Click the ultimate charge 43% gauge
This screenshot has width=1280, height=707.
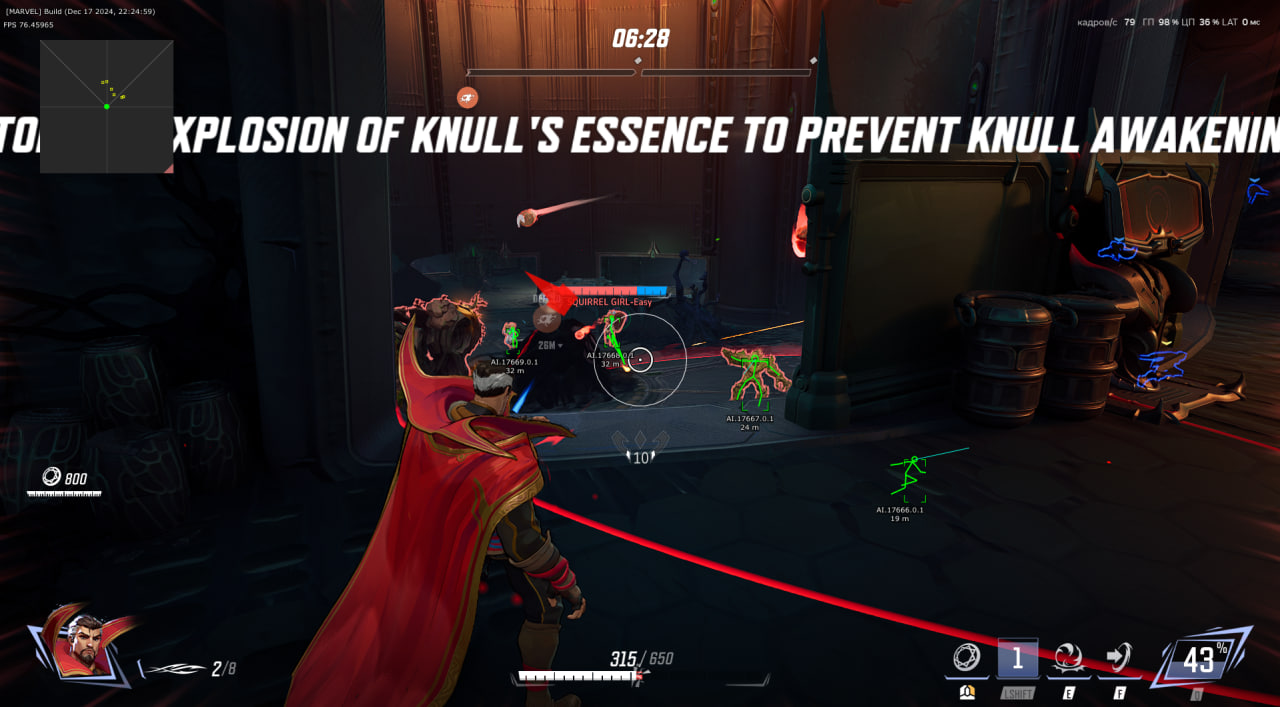click(x=1199, y=658)
